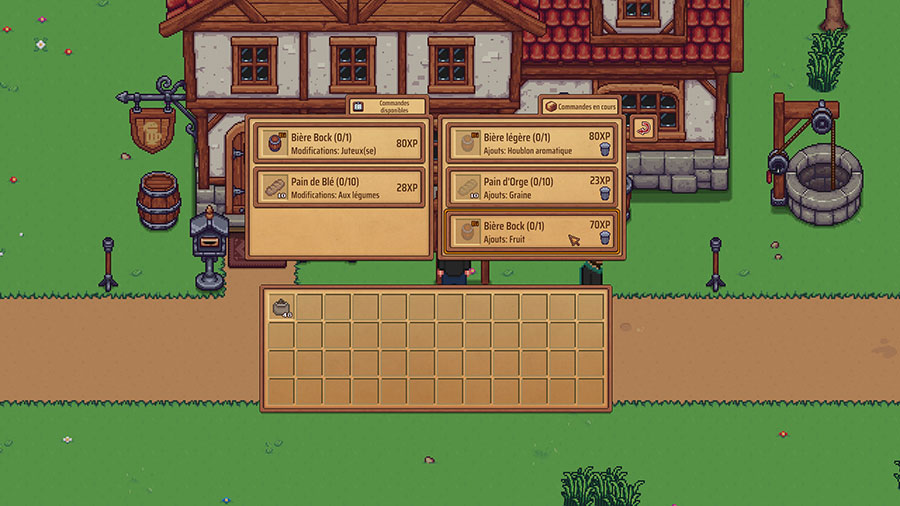Open the Commandes disponibles tab

(387, 105)
